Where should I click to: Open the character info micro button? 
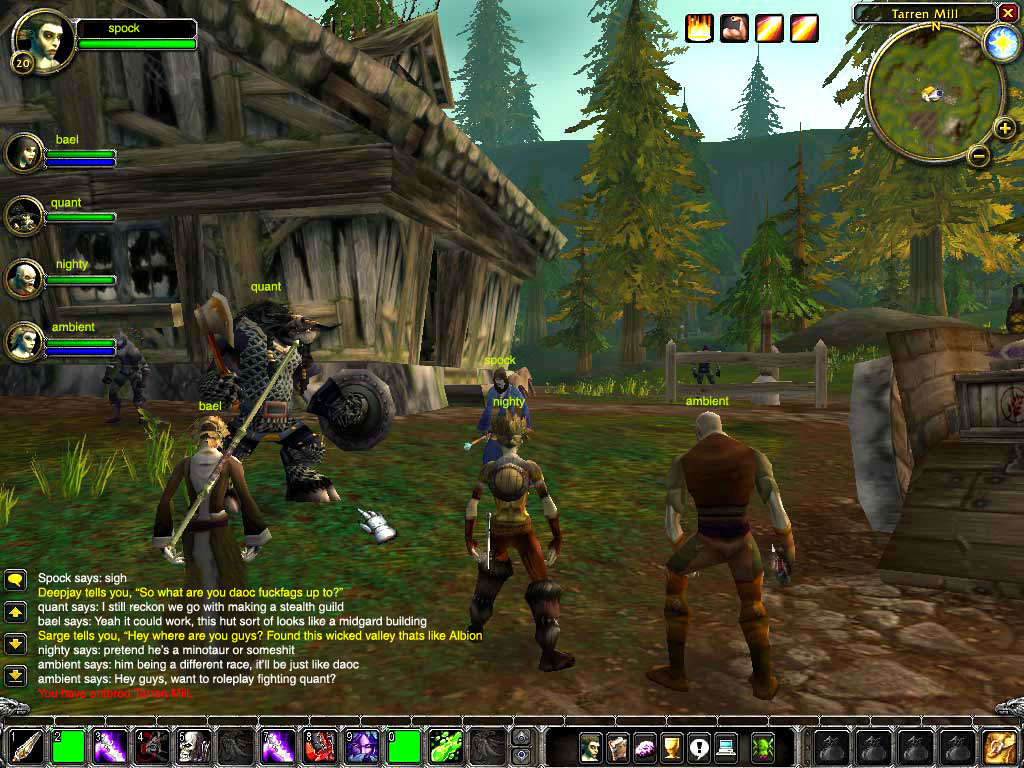591,746
